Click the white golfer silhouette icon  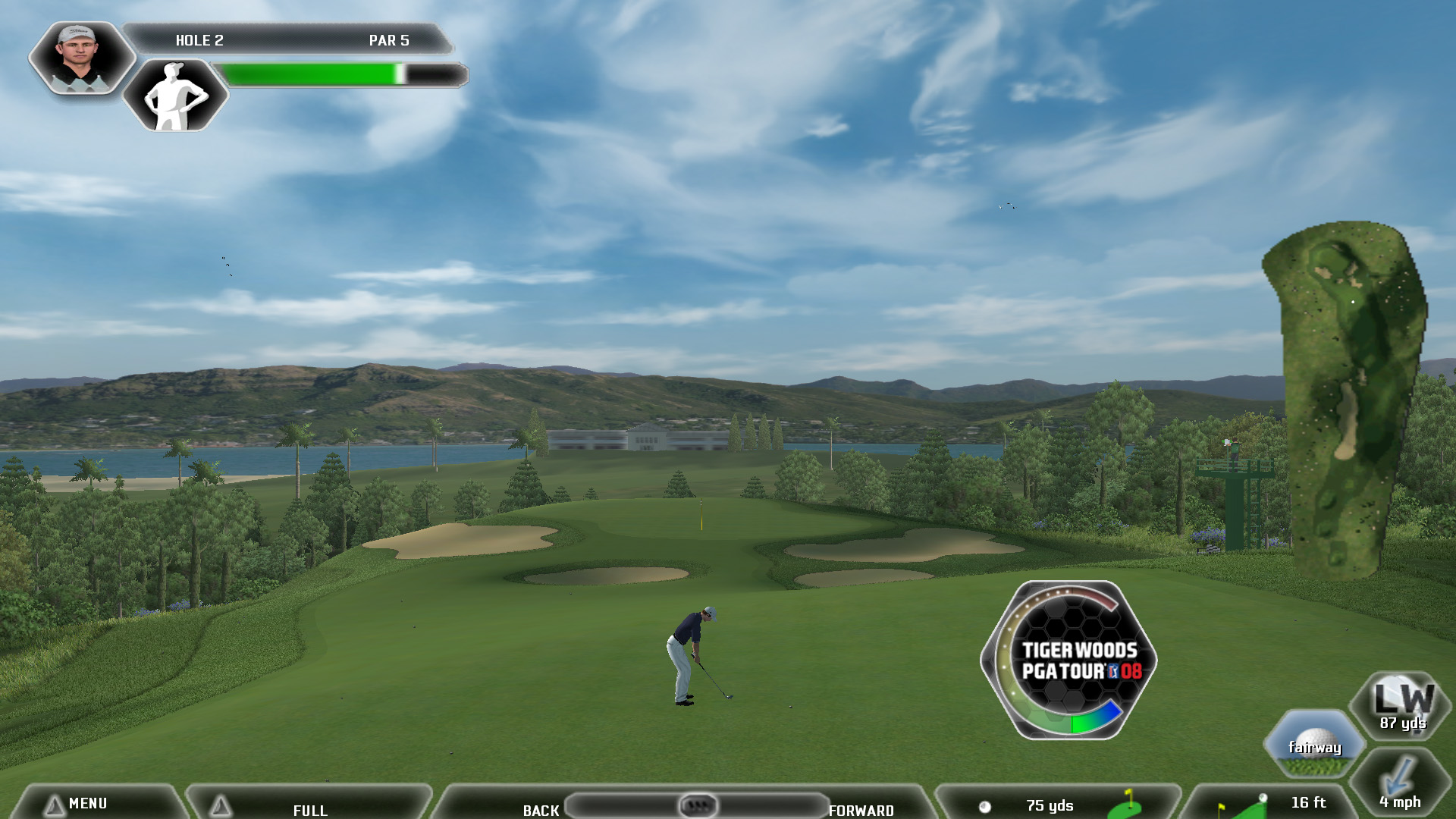[175, 96]
